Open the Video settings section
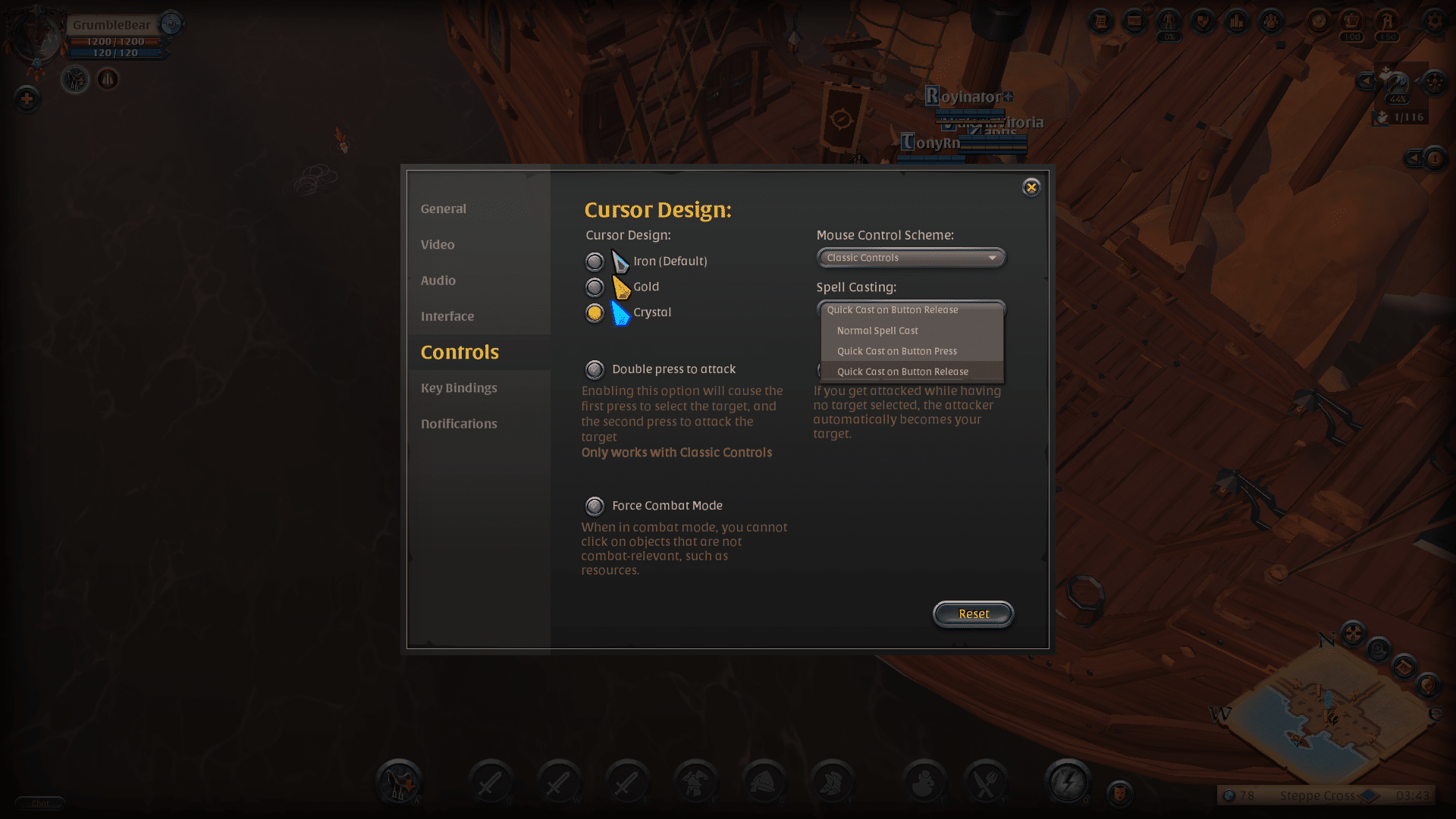Image resolution: width=1456 pixels, height=819 pixels. [x=438, y=244]
